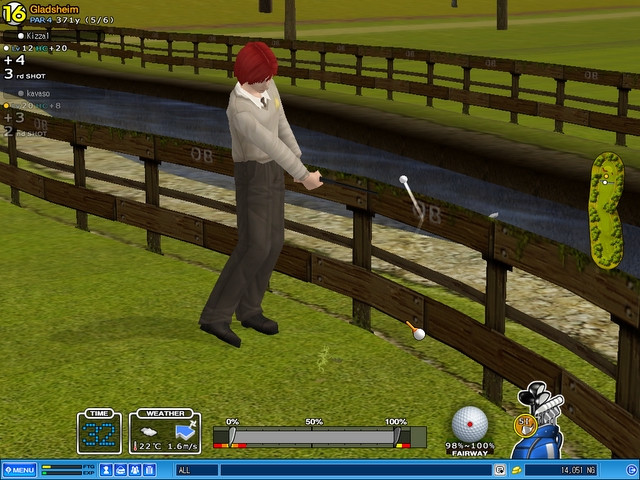Open the bag-shaped icon in toolbar

(x=121, y=470)
